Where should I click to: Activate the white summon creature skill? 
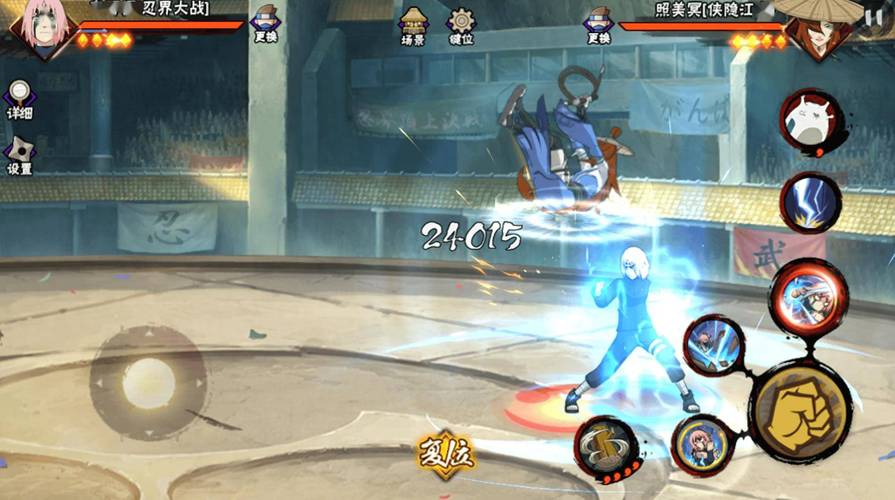[810, 123]
